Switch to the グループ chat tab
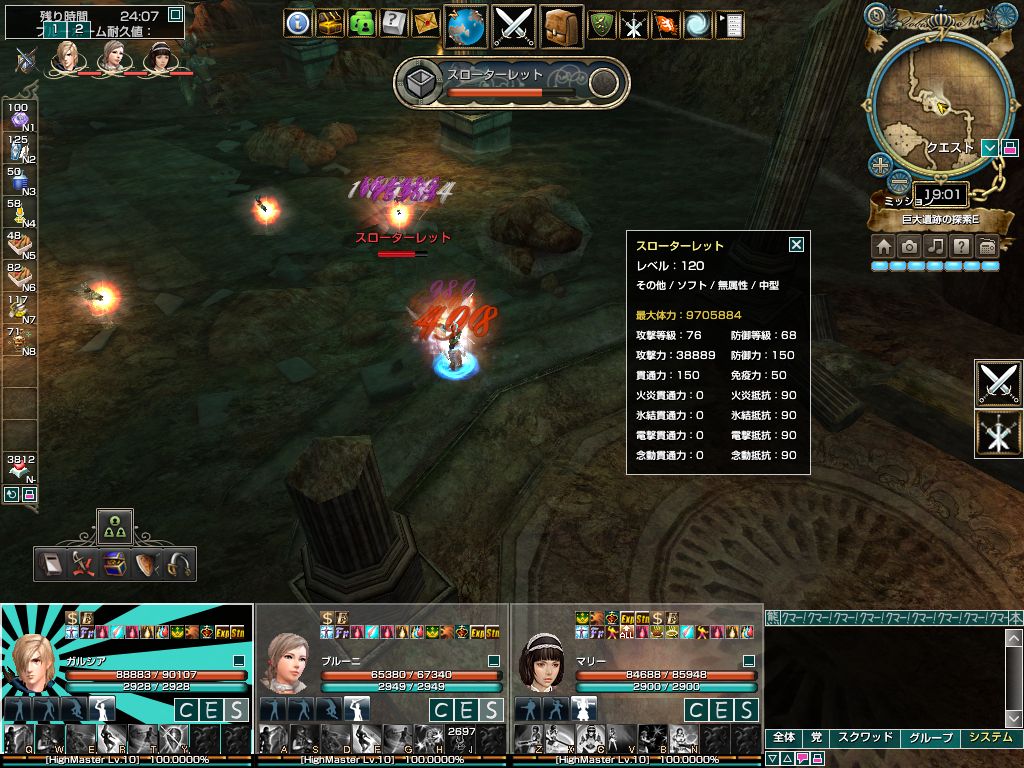The height and width of the screenshot is (768, 1024). [x=929, y=738]
